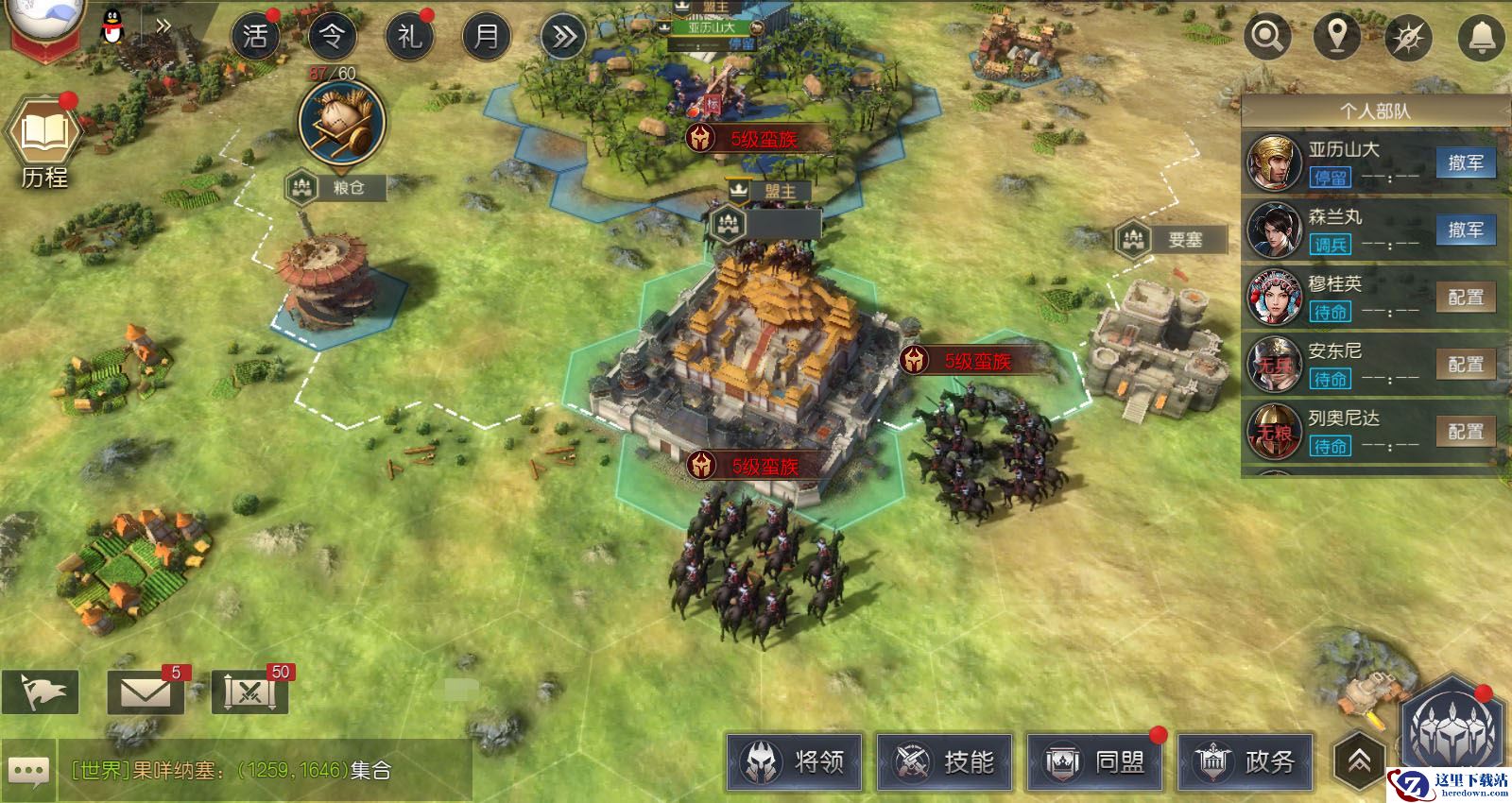Open the mail envelope inbox

click(x=146, y=693)
